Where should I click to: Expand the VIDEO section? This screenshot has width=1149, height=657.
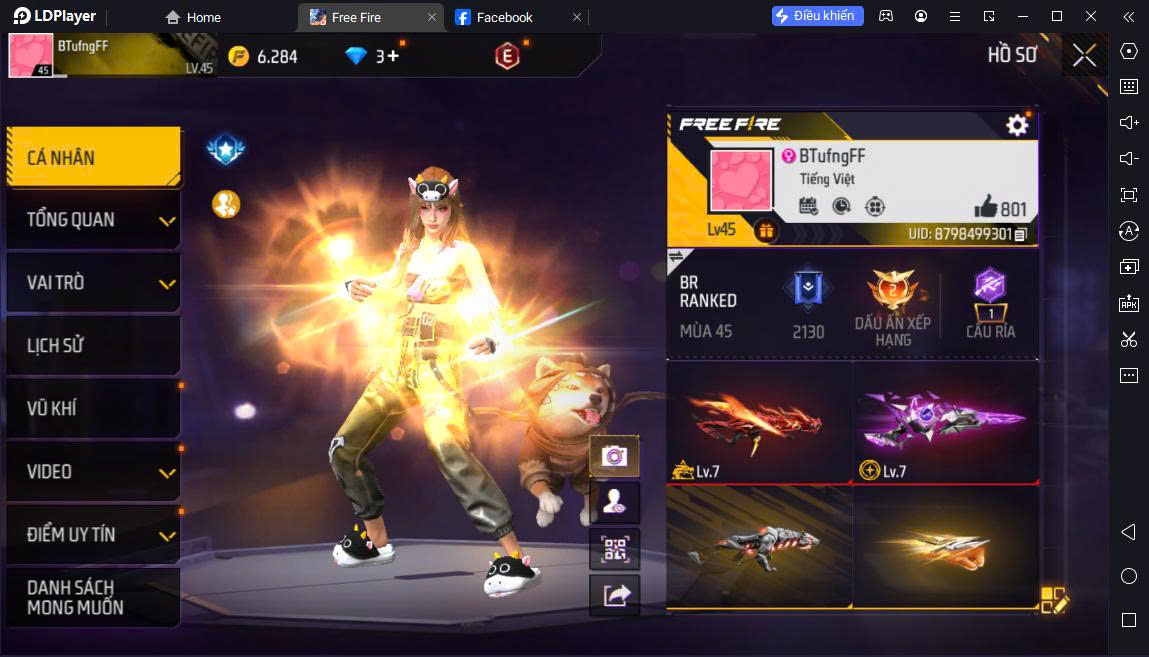coord(92,472)
